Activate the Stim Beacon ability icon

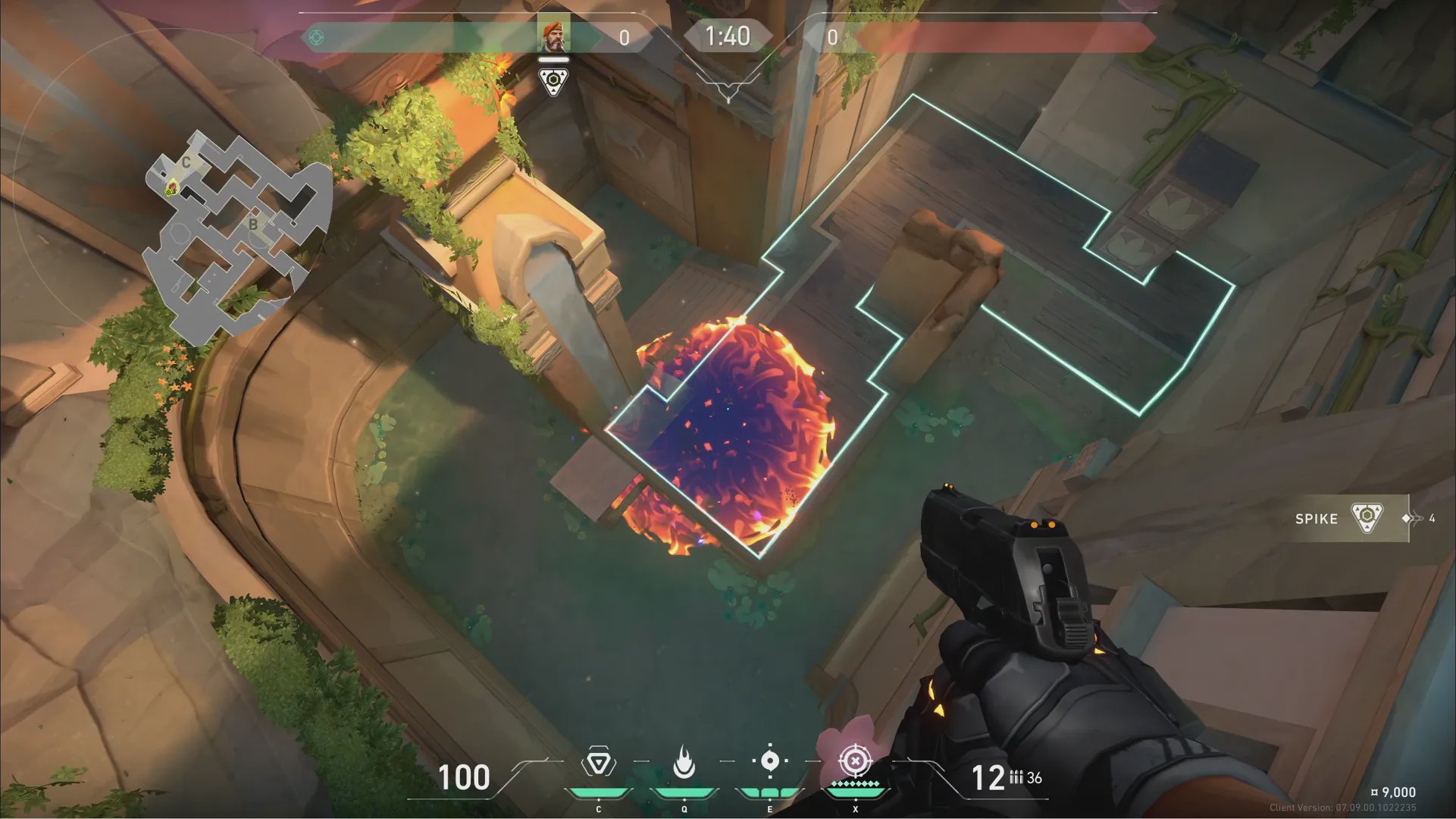(599, 763)
